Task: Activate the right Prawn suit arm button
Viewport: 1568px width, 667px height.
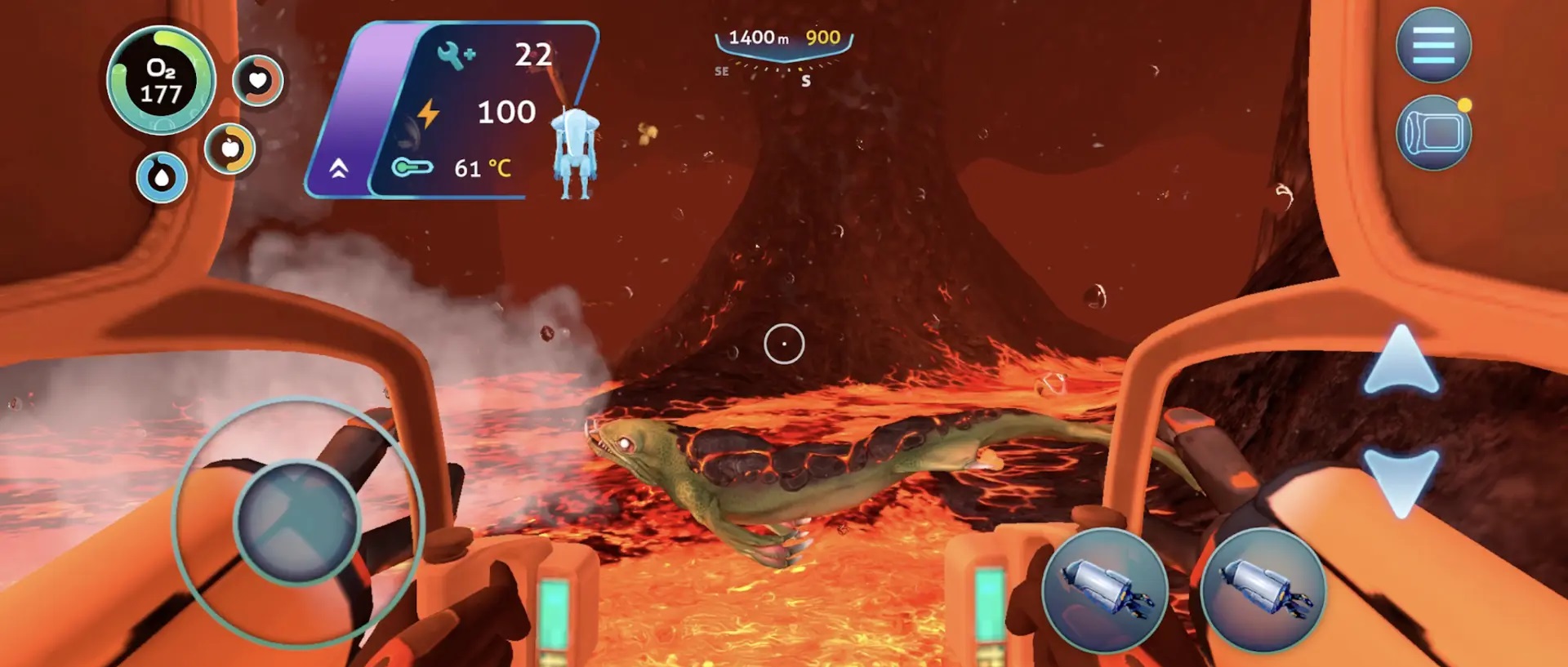Action: click(1263, 589)
